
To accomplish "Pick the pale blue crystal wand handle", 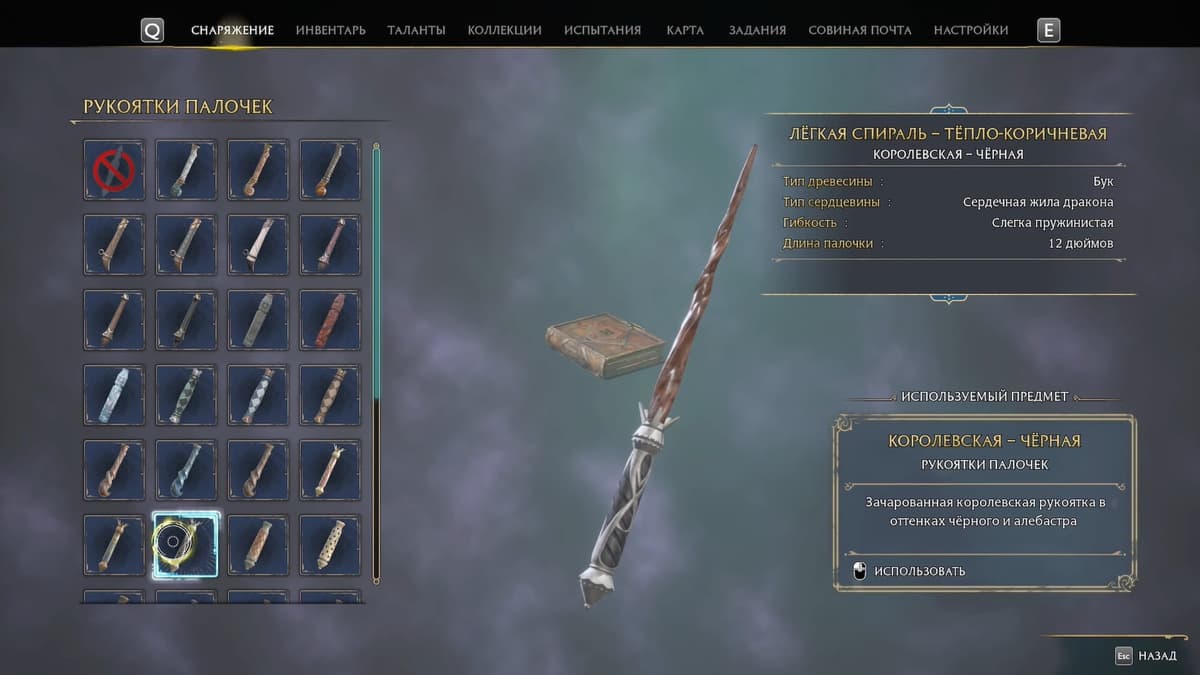I will (x=114, y=395).
